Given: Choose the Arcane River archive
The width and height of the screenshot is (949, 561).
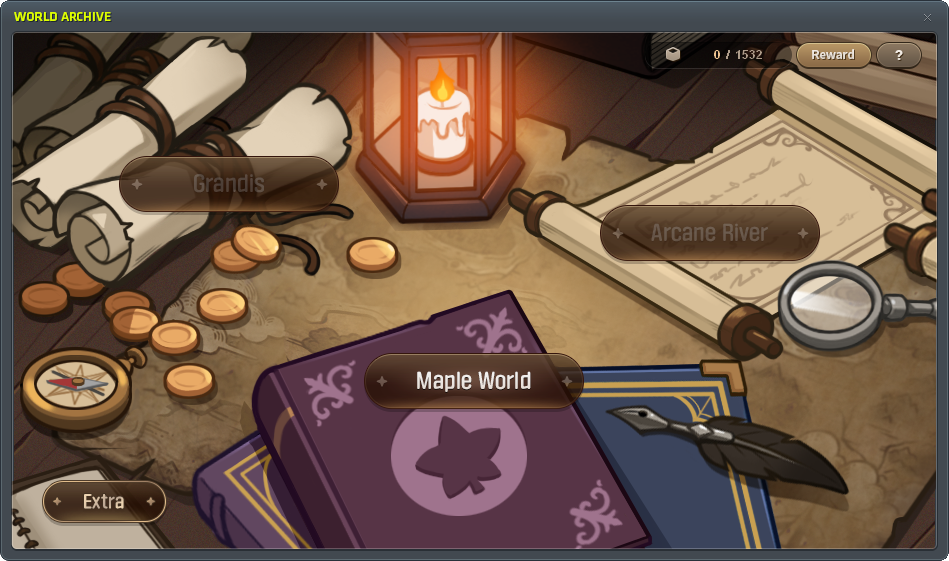Looking at the screenshot, I should 709,233.
